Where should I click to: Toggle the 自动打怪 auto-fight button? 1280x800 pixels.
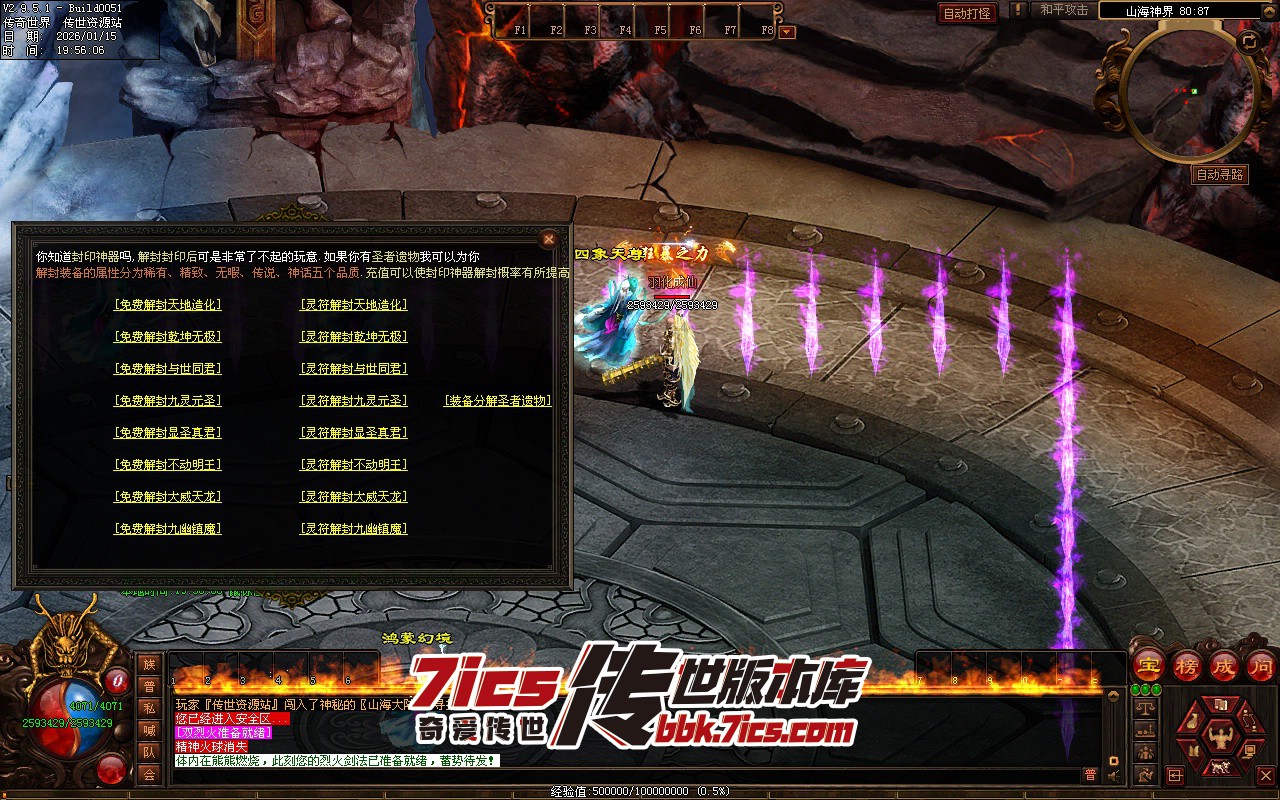click(x=967, y=13)
